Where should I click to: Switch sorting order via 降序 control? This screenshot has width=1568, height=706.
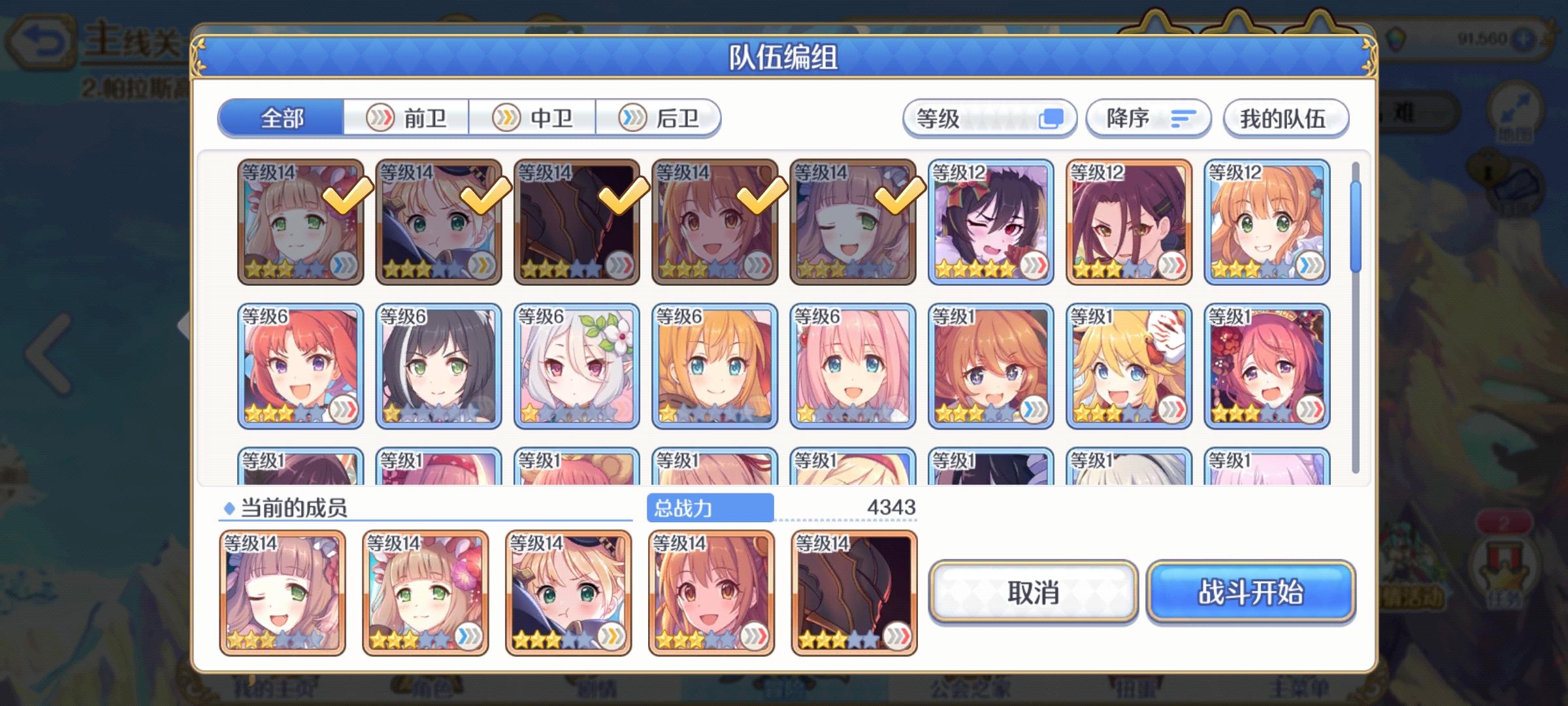tap(1148, 118)
